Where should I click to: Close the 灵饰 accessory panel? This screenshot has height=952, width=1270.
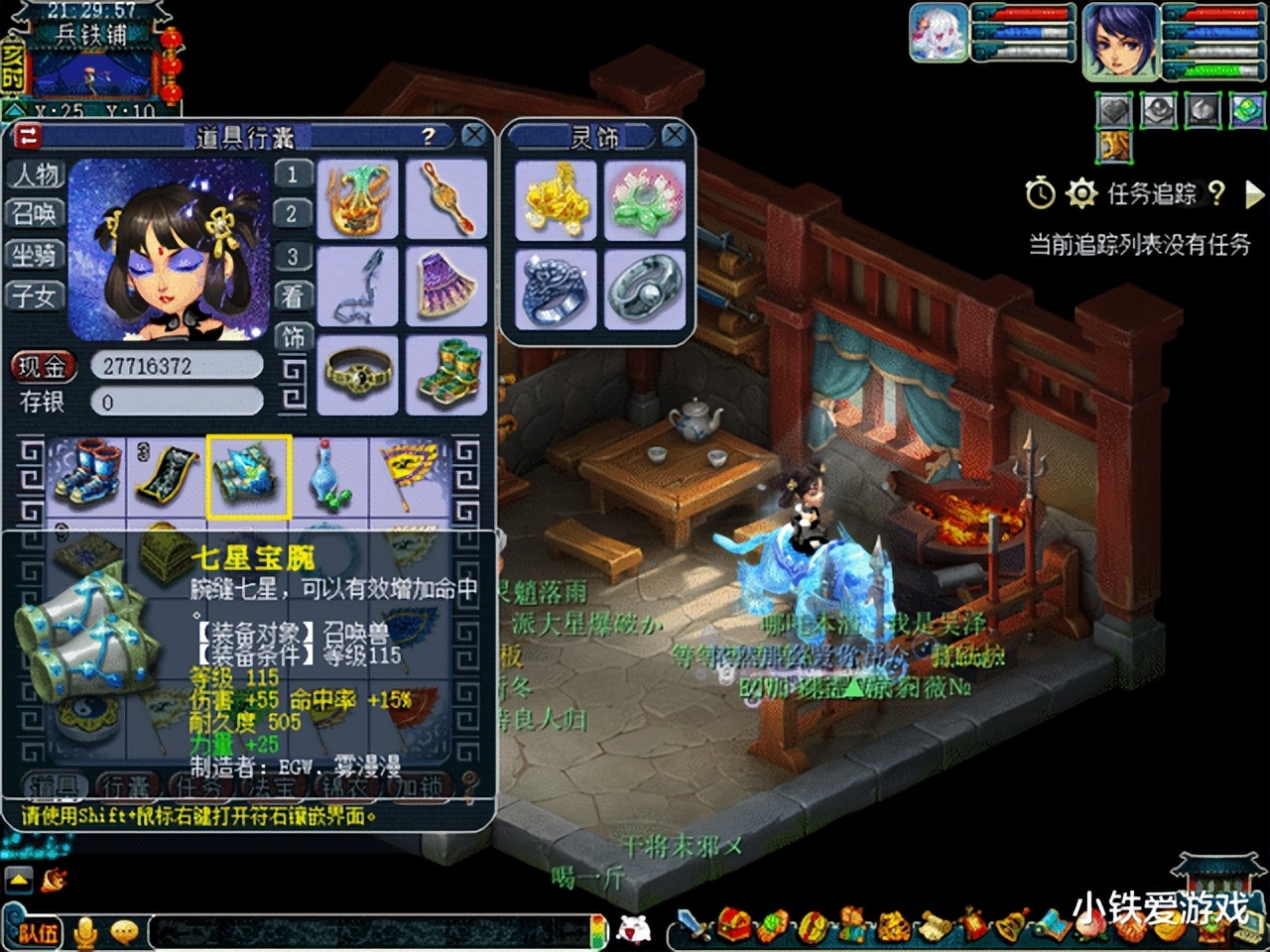click(x=674, y=136)
